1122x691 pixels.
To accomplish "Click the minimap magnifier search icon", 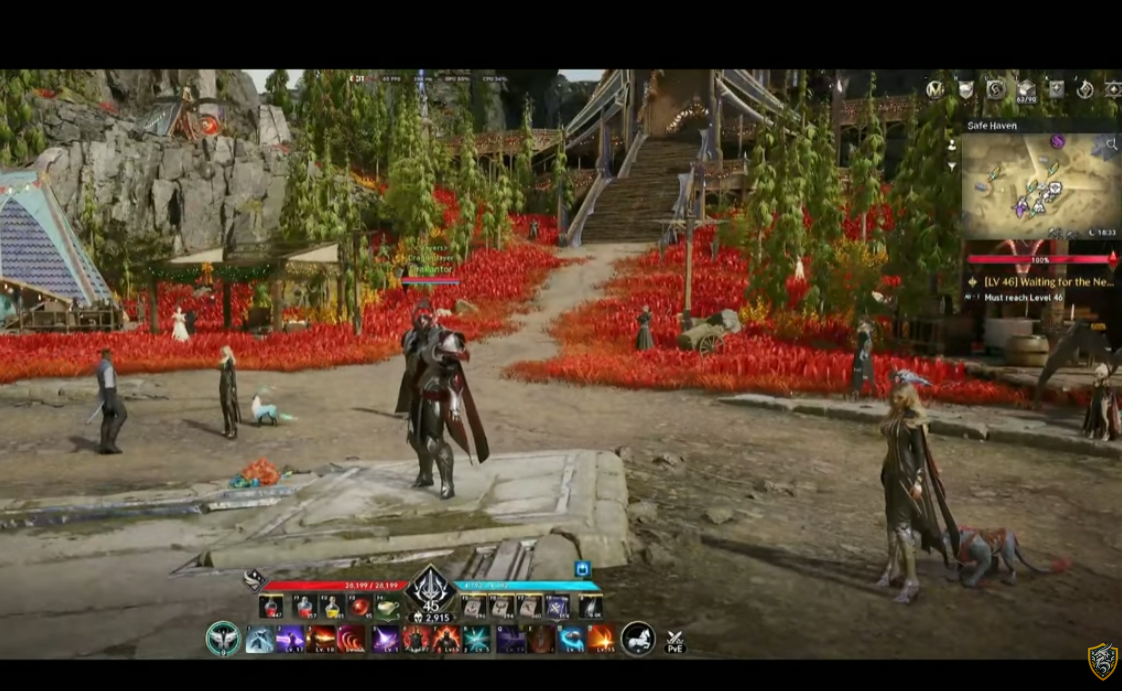I will [x=1110, y=146].
